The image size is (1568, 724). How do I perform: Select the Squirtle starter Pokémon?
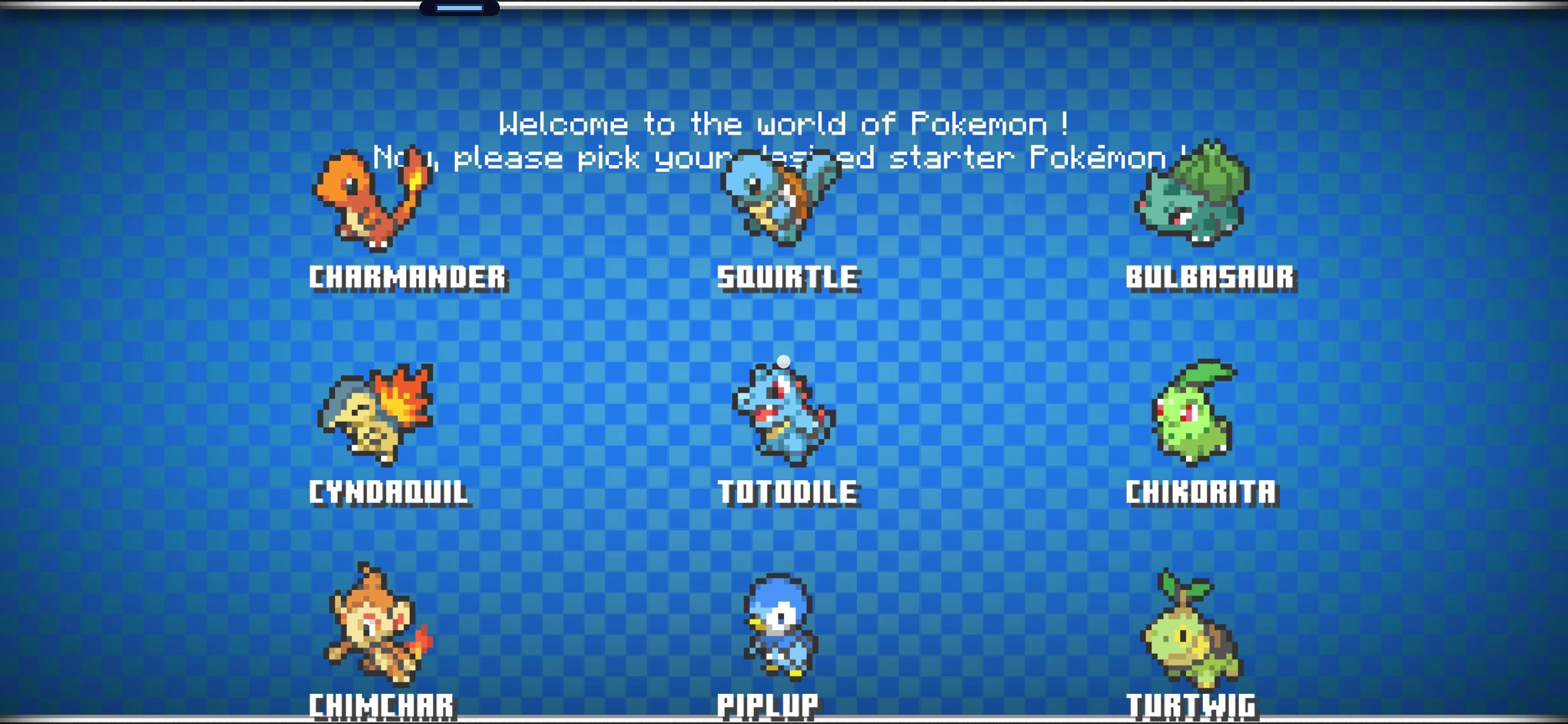[781, 199]
